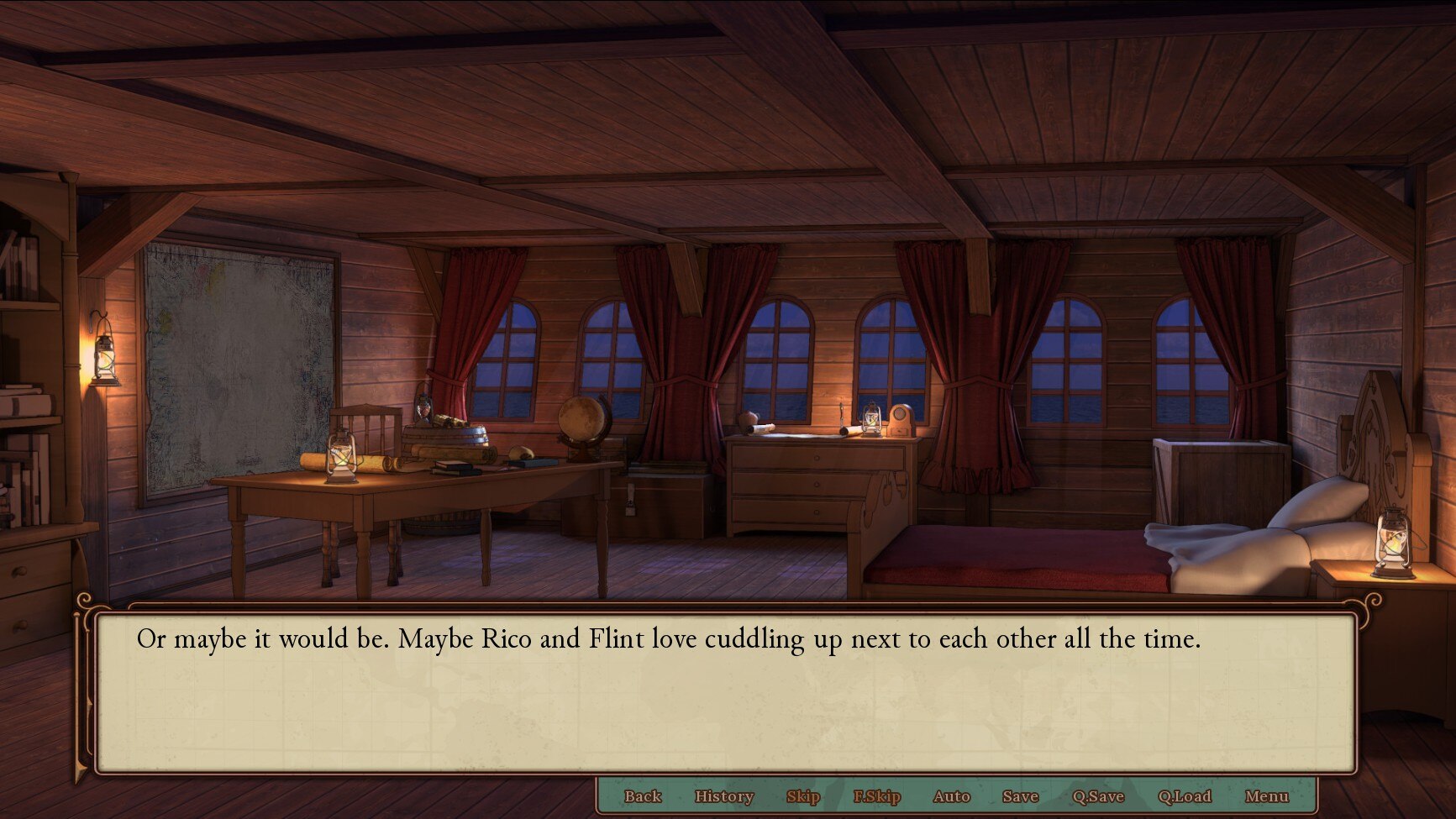This screenshot has height=819, width=1456.
Task: Quick load with Q.Load
Action: click(1184, 796)
